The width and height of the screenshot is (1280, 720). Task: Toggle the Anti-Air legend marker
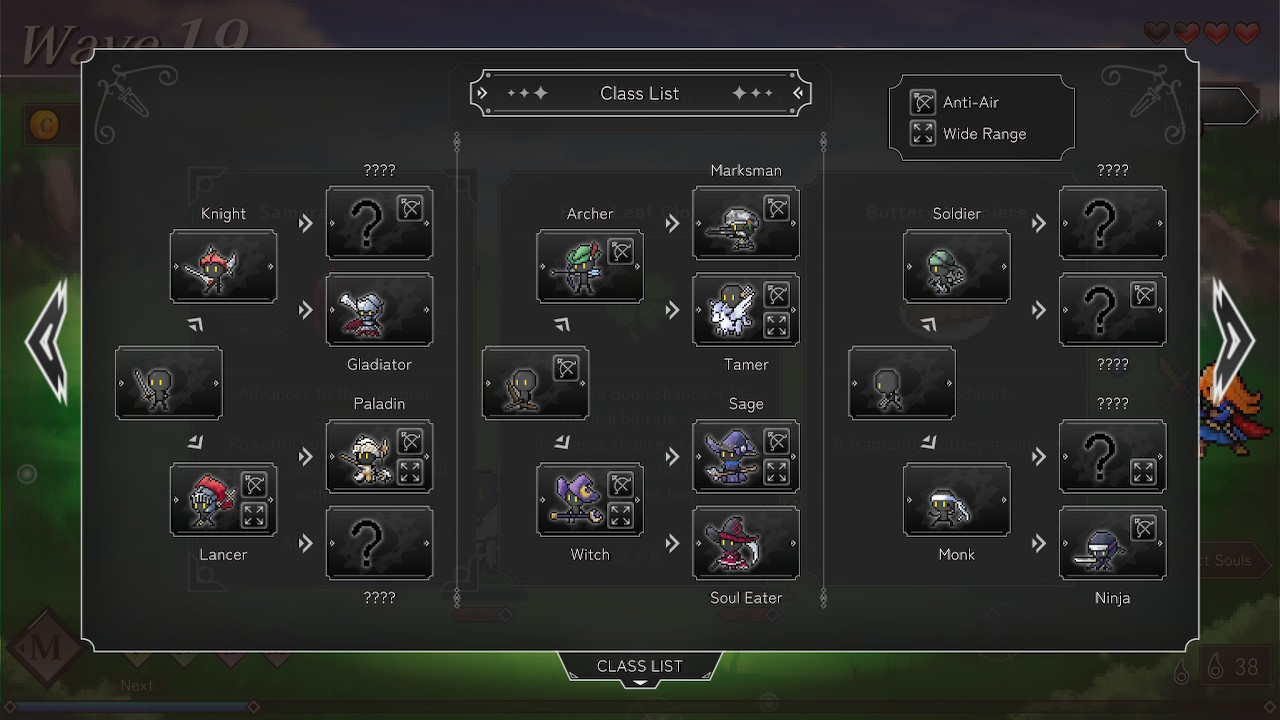click(x=922, y=101)
